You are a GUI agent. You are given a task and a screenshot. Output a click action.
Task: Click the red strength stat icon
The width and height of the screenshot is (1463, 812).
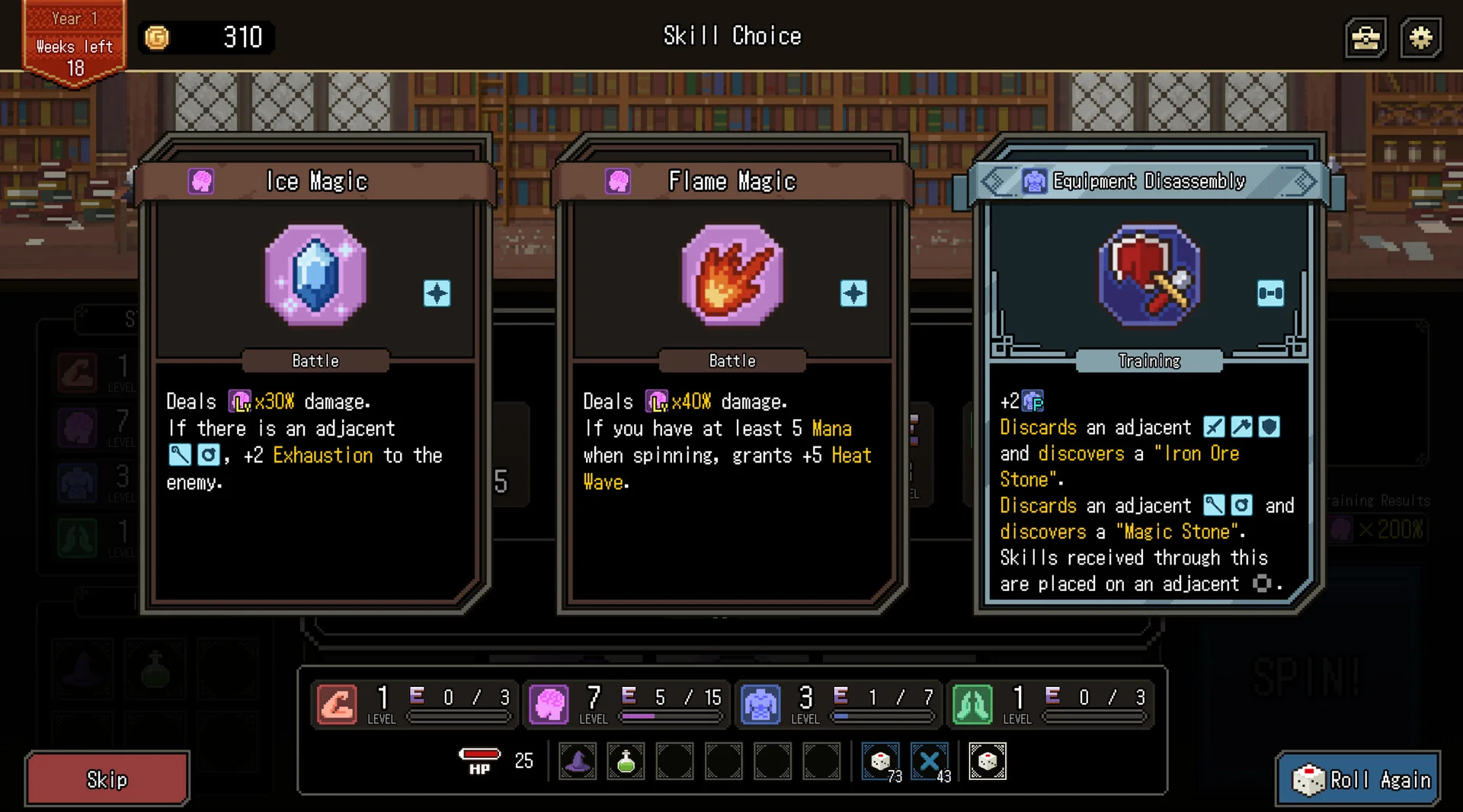tap(337, 703)
